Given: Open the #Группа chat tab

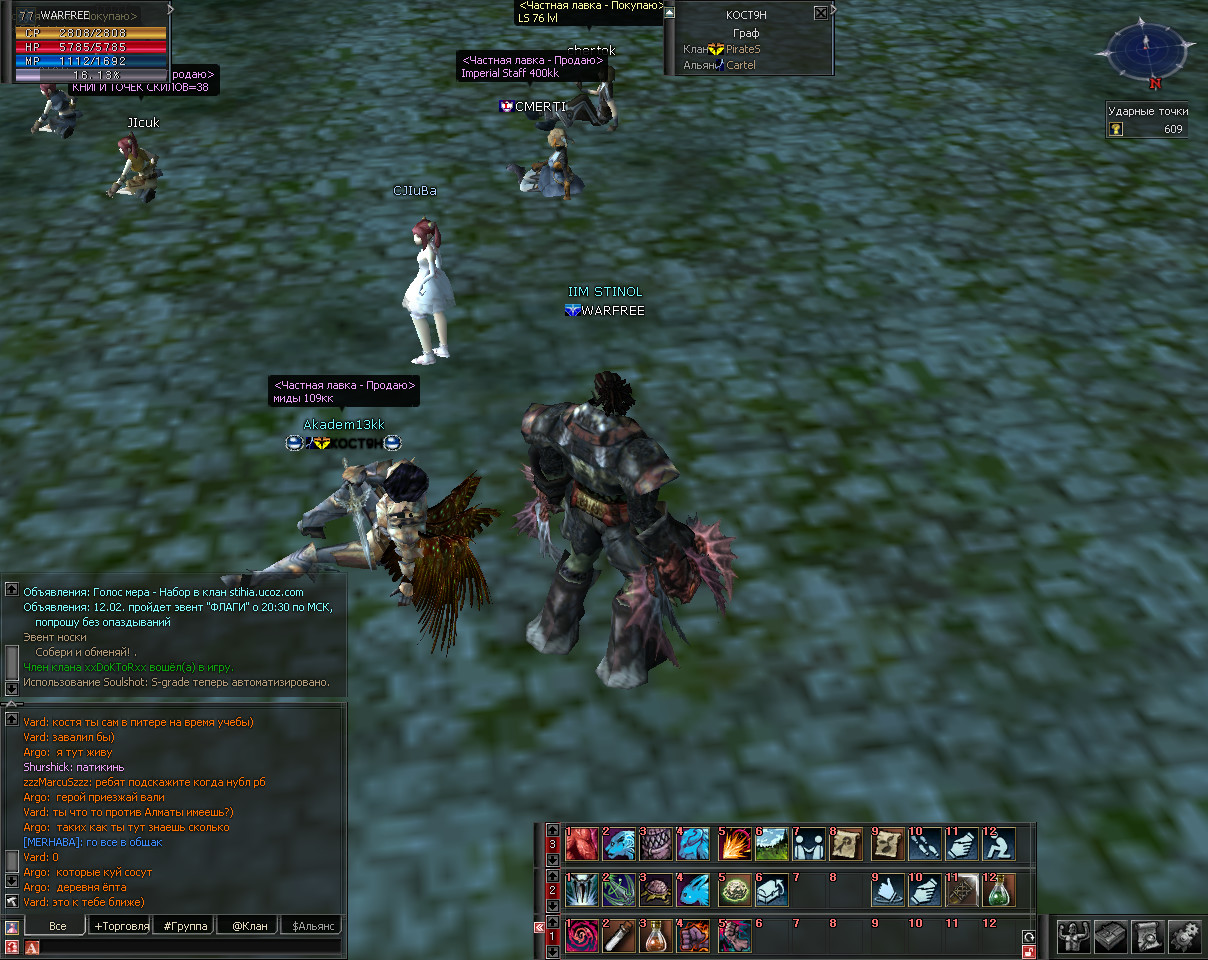Looking at the screenshot, I should (186, 926).
